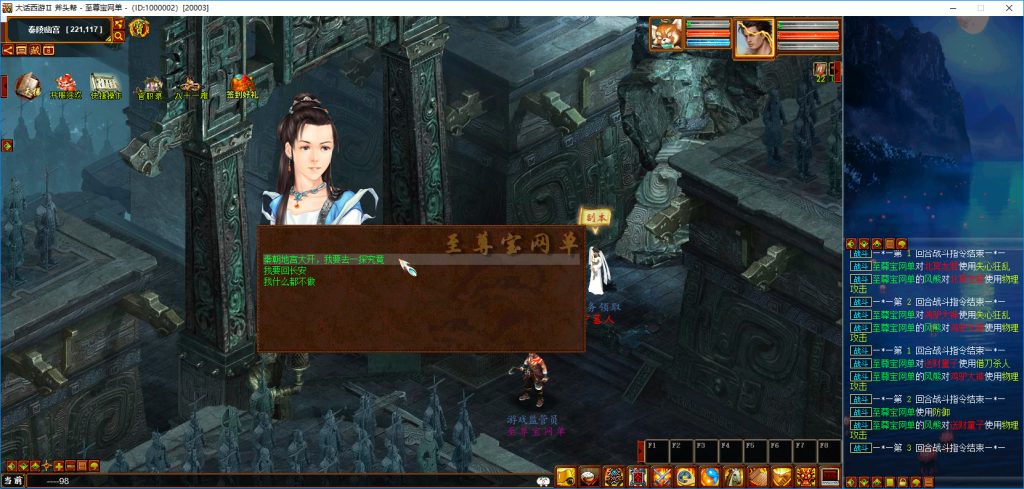
Task: Select the red panda pet portrait
Action: pyautogui.click(x=665, y=36)
